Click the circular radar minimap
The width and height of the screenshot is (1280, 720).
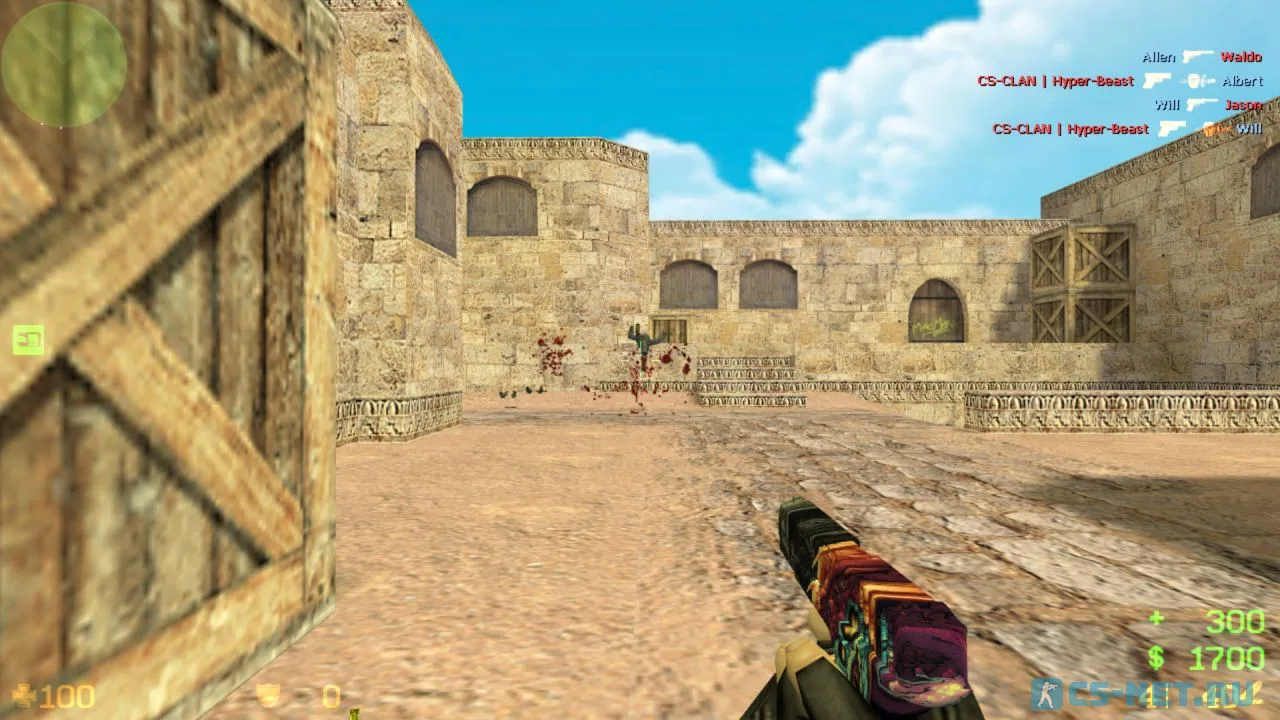[x=64, y=64]
